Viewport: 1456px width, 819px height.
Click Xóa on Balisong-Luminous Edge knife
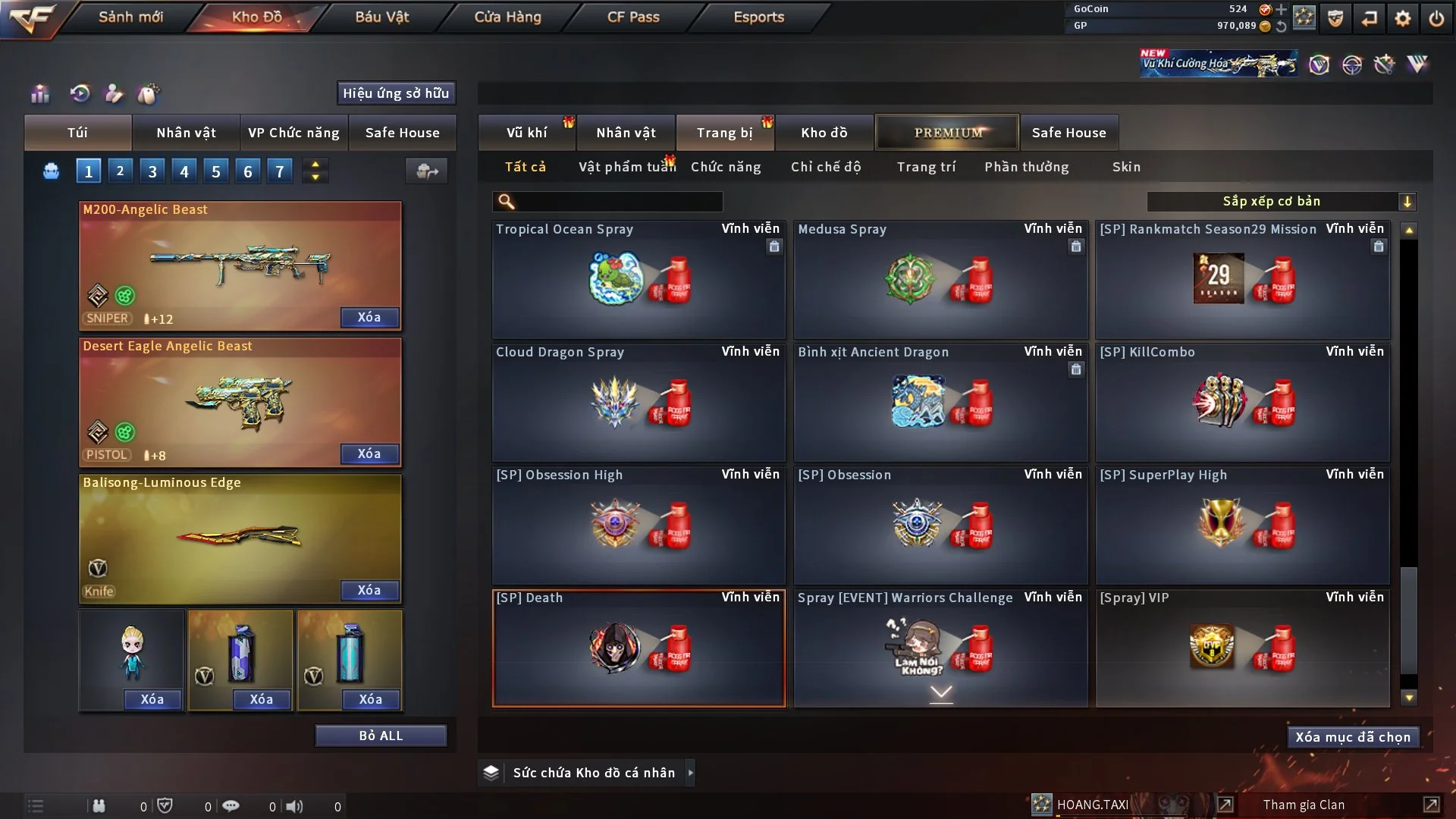pyautogui.click(x=369, y=590)
